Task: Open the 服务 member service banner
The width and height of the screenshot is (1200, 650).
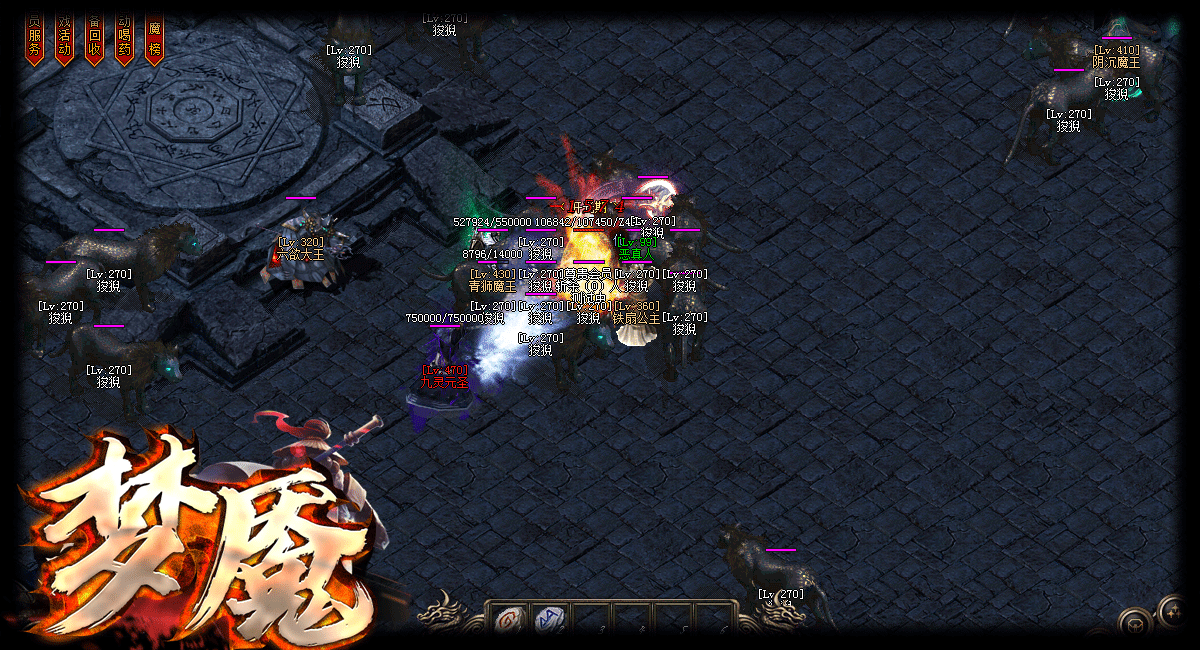Action: [35, 40]
